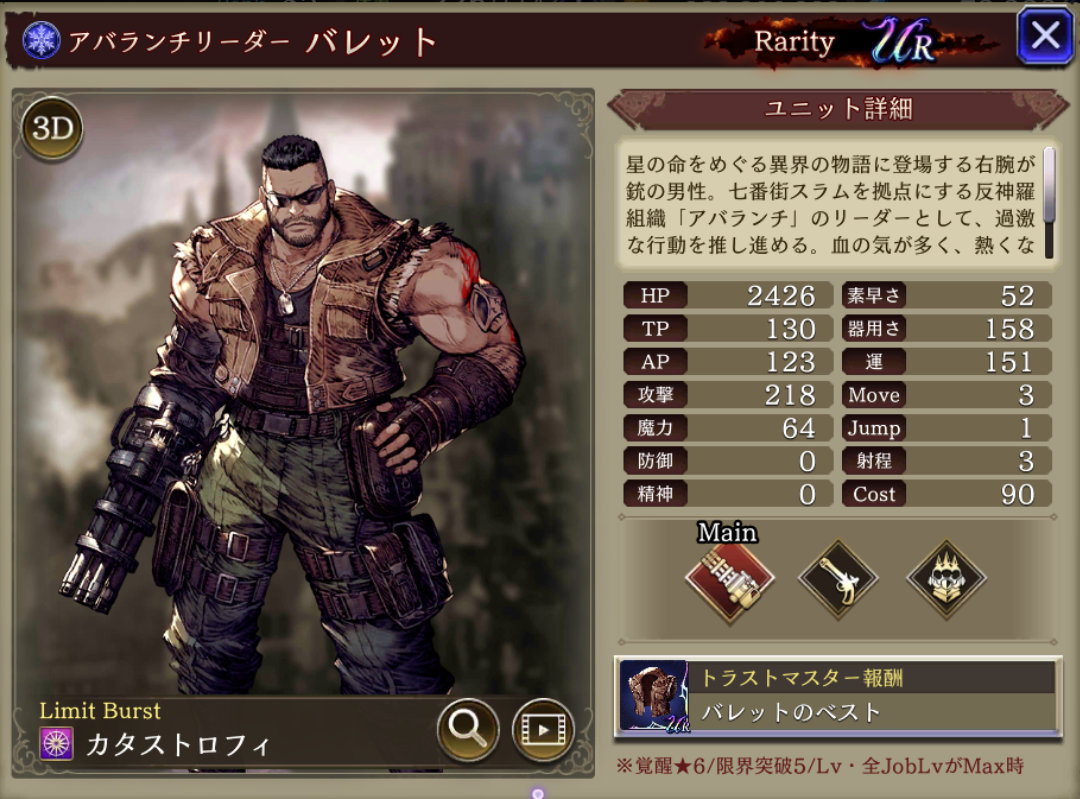Select the Main job gatling gun icon
Viewport: 1080px width, 799px height.
(x=730, y=579)
